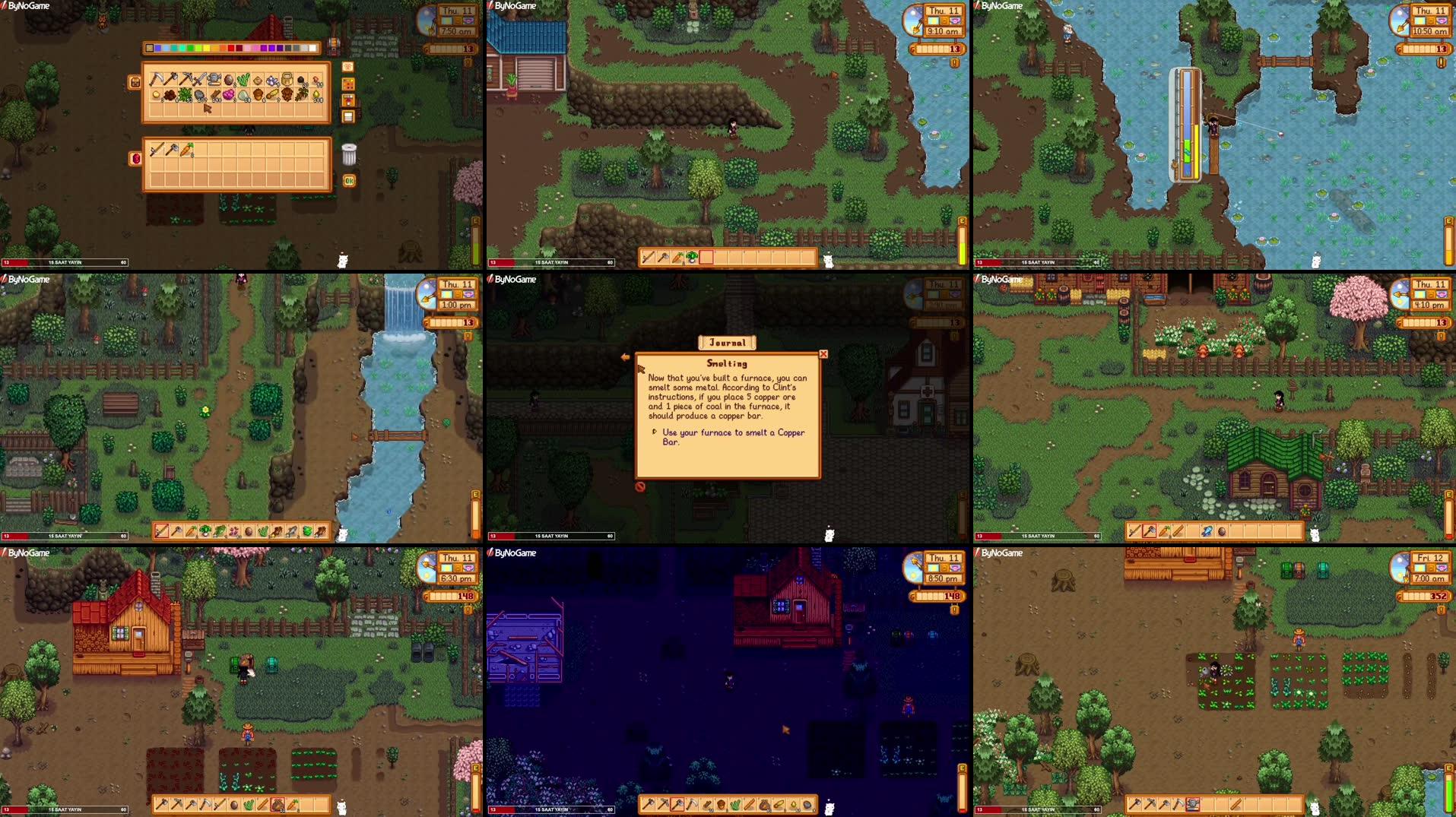1456x817 pixels.
Task: Toggle the default checkered chest color option
Action: [x=150, y=48]
